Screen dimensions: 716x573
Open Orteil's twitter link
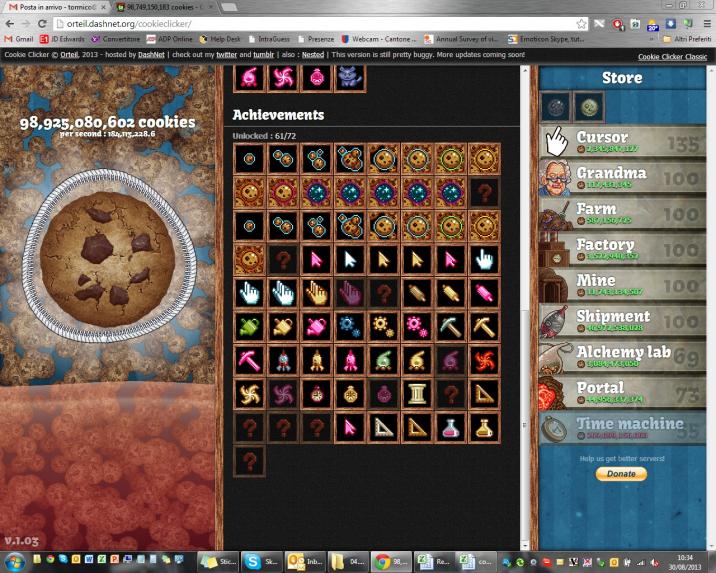tap(254, 55)
